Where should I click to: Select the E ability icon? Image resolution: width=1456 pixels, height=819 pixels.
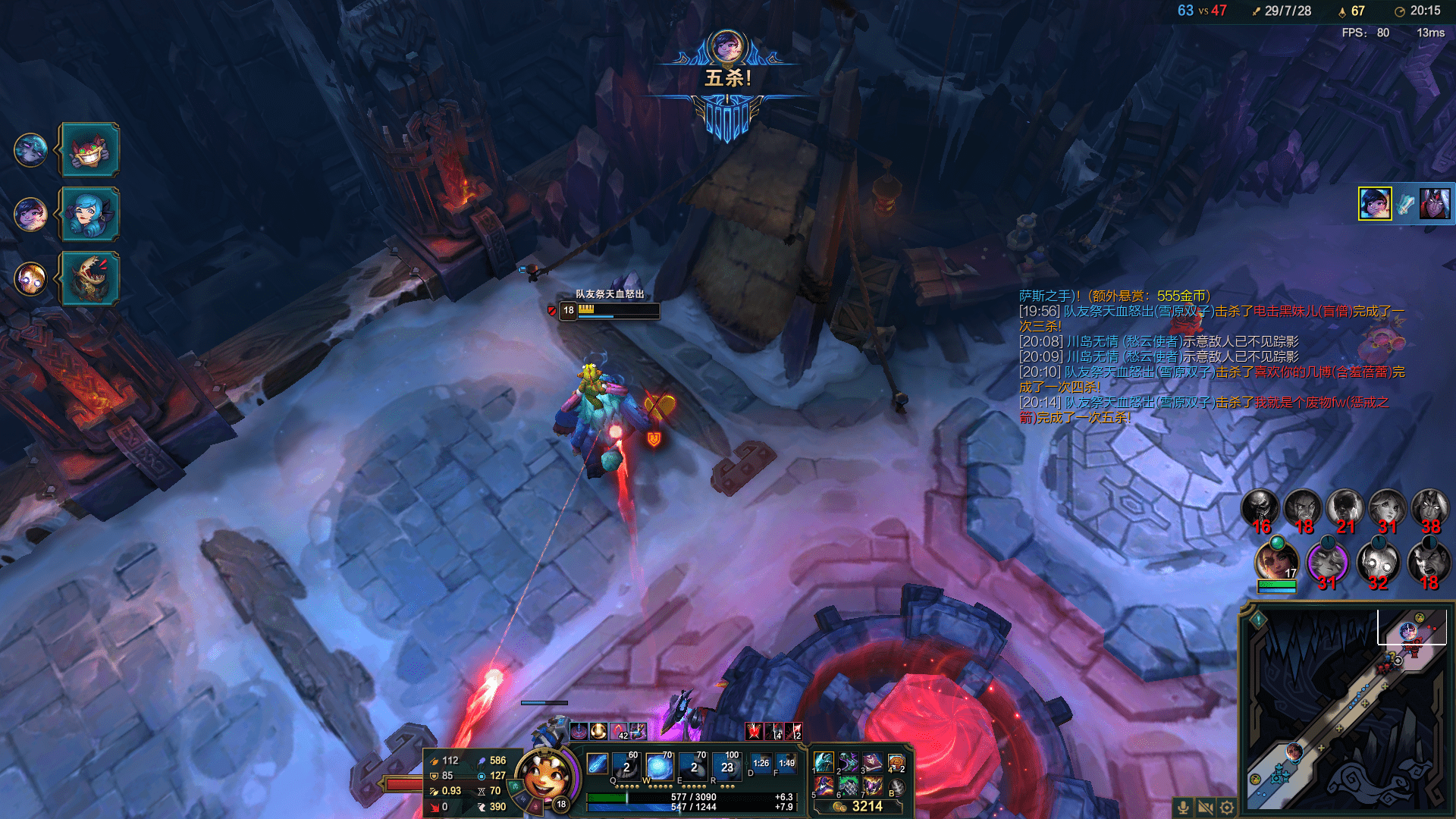[692, 767]
